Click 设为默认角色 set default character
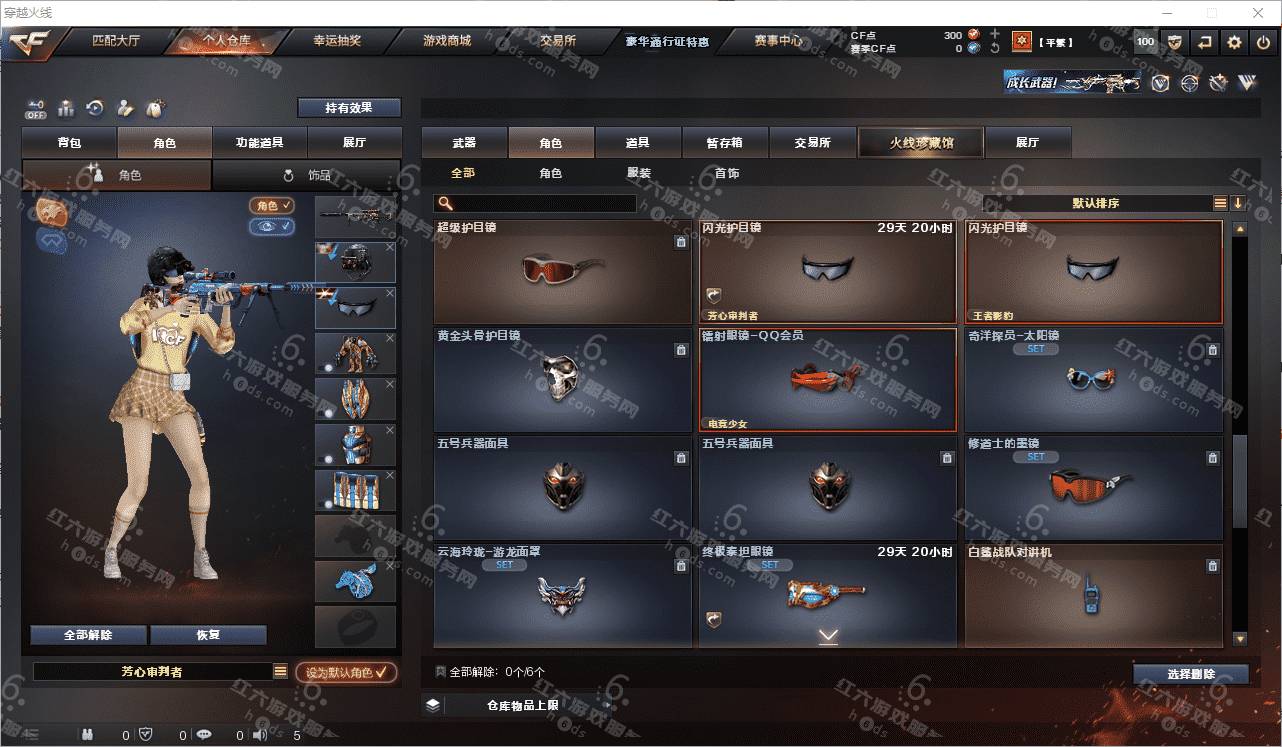Viewport: 1282px width, 747px height. pos(346,673)
